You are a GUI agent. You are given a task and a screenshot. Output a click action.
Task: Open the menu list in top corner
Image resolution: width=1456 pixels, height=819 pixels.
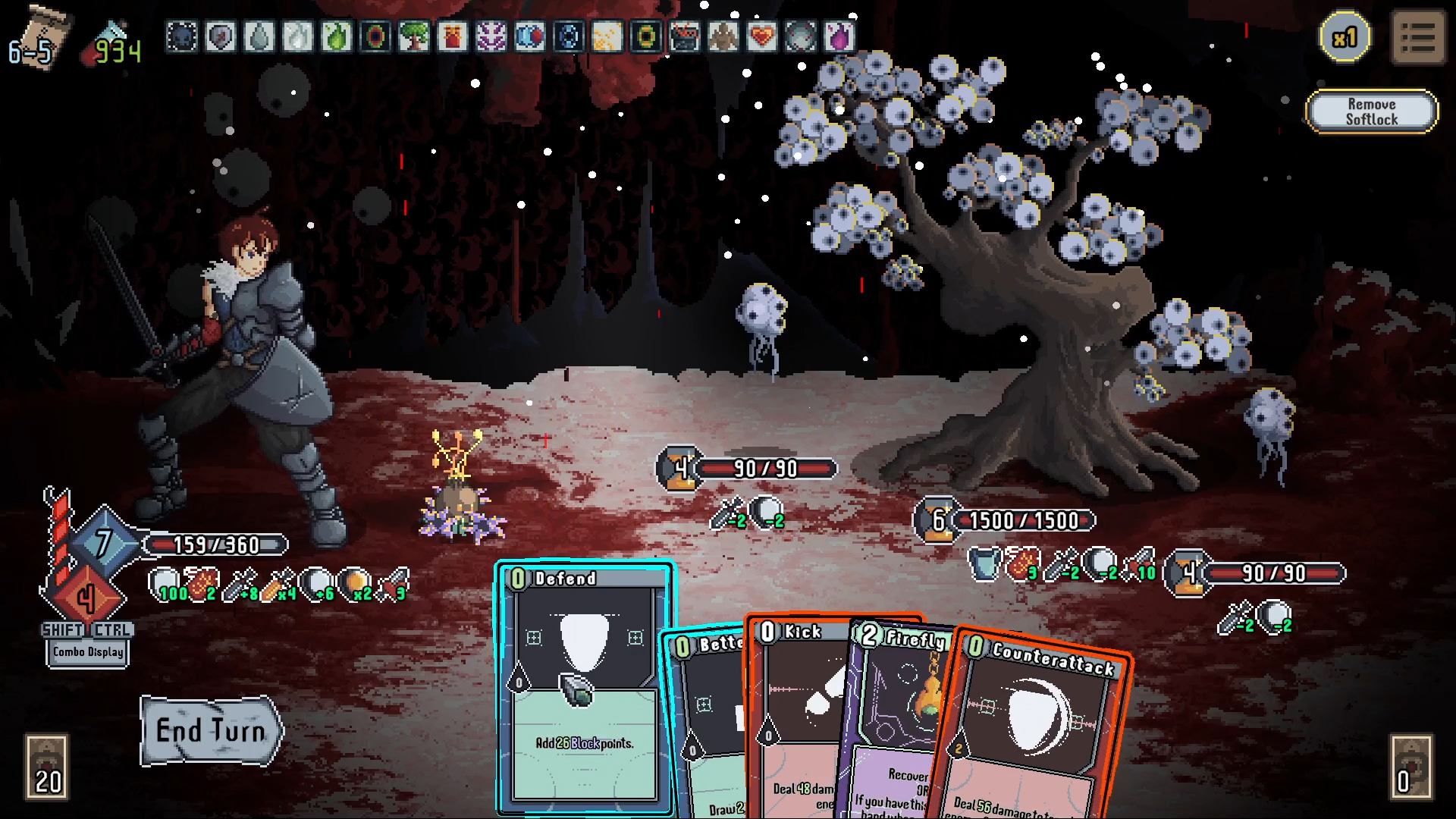click(x=1418, y=38)
